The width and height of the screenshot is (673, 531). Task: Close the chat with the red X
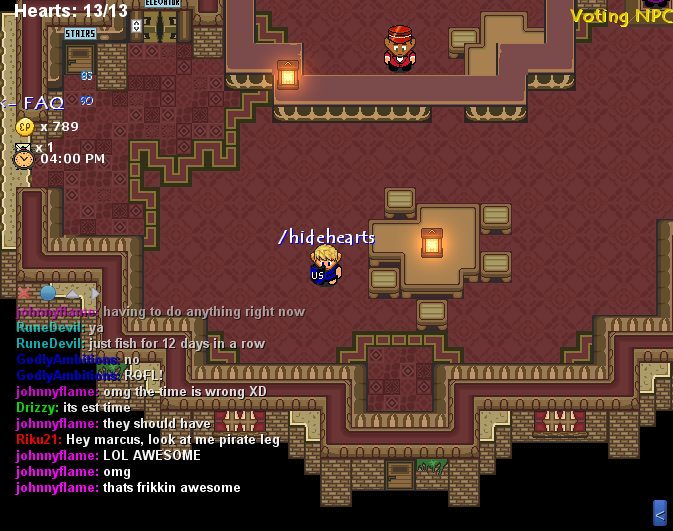click(x=24, y=293)
